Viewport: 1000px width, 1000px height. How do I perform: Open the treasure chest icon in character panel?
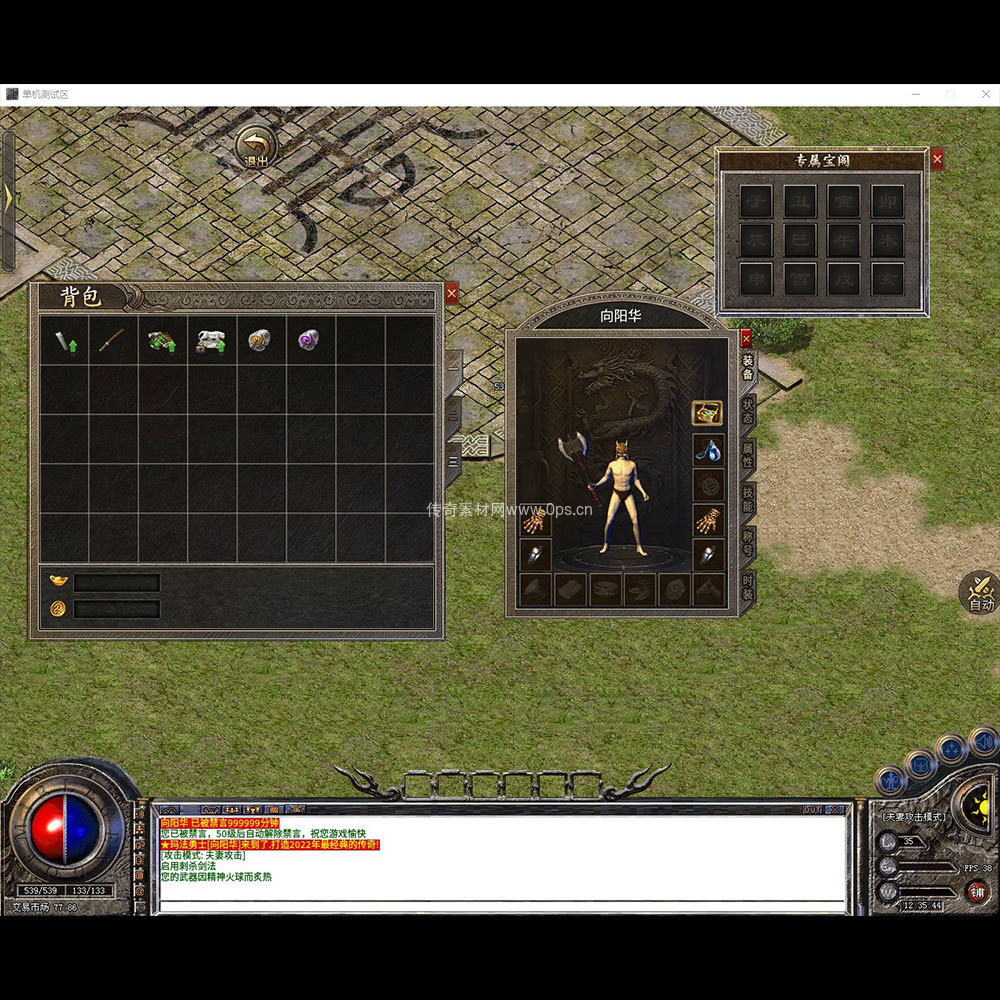point(707,413)
